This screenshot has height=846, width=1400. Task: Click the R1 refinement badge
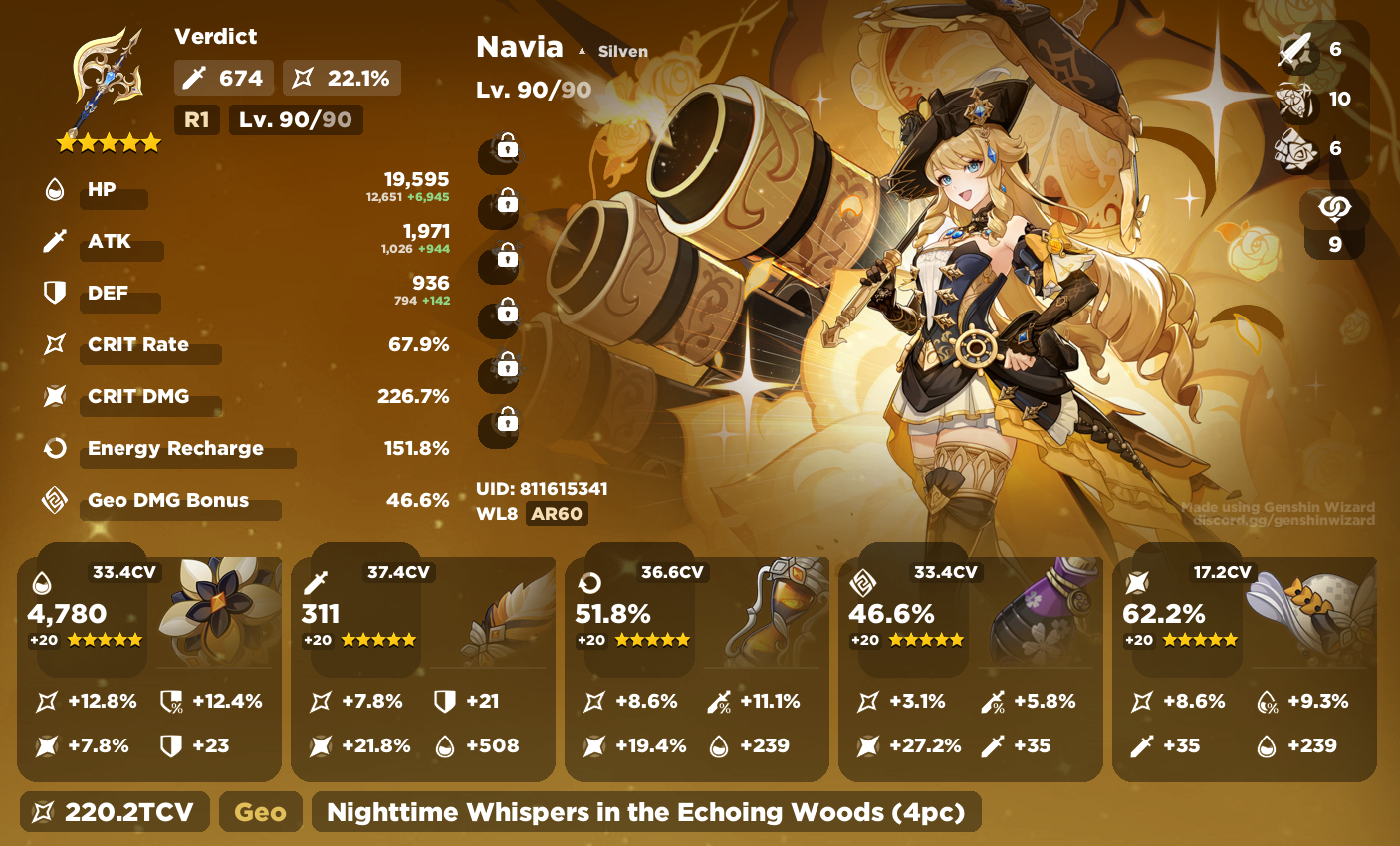(x=196, y=119)
